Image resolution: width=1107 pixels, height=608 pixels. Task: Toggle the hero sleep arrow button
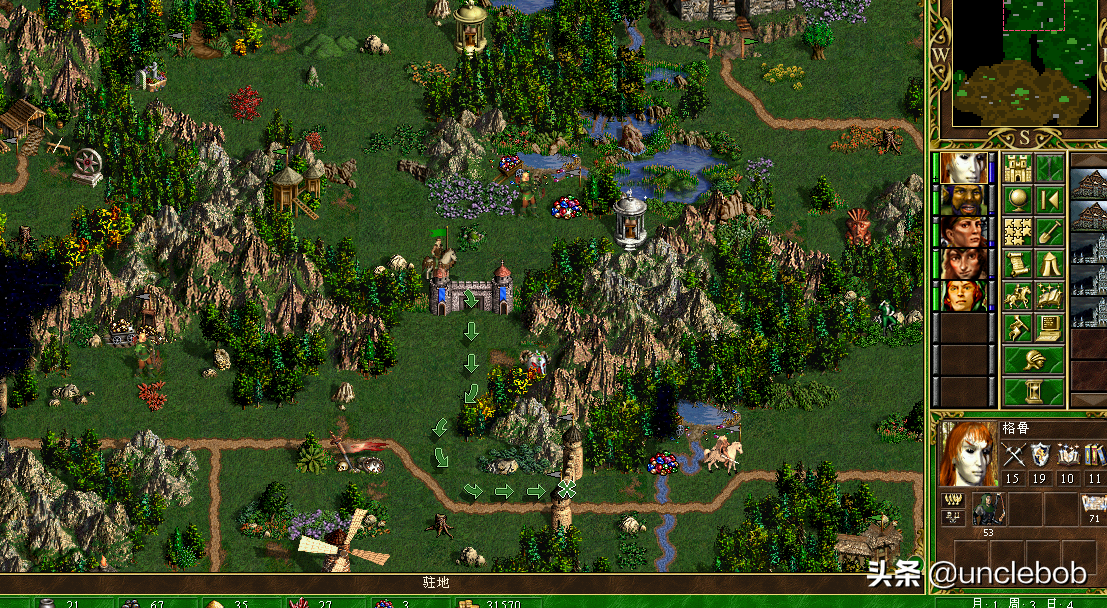[x=1049, y=200]
